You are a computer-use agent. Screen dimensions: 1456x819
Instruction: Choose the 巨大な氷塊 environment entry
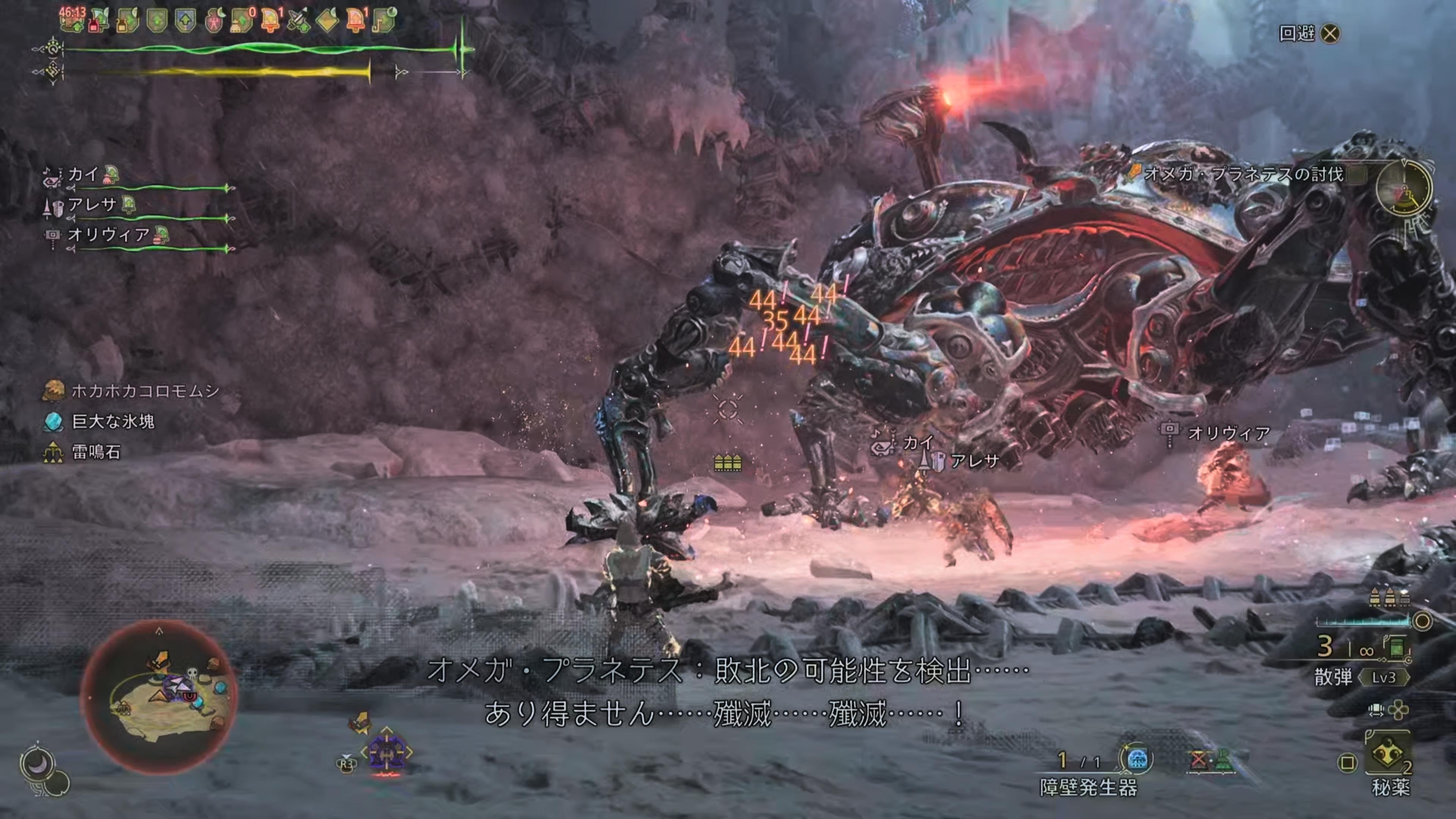point(113,421)
